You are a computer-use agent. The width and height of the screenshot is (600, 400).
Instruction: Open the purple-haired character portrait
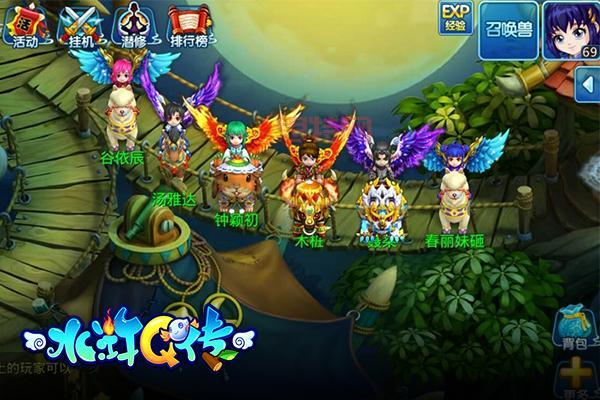tap(568, 30)
